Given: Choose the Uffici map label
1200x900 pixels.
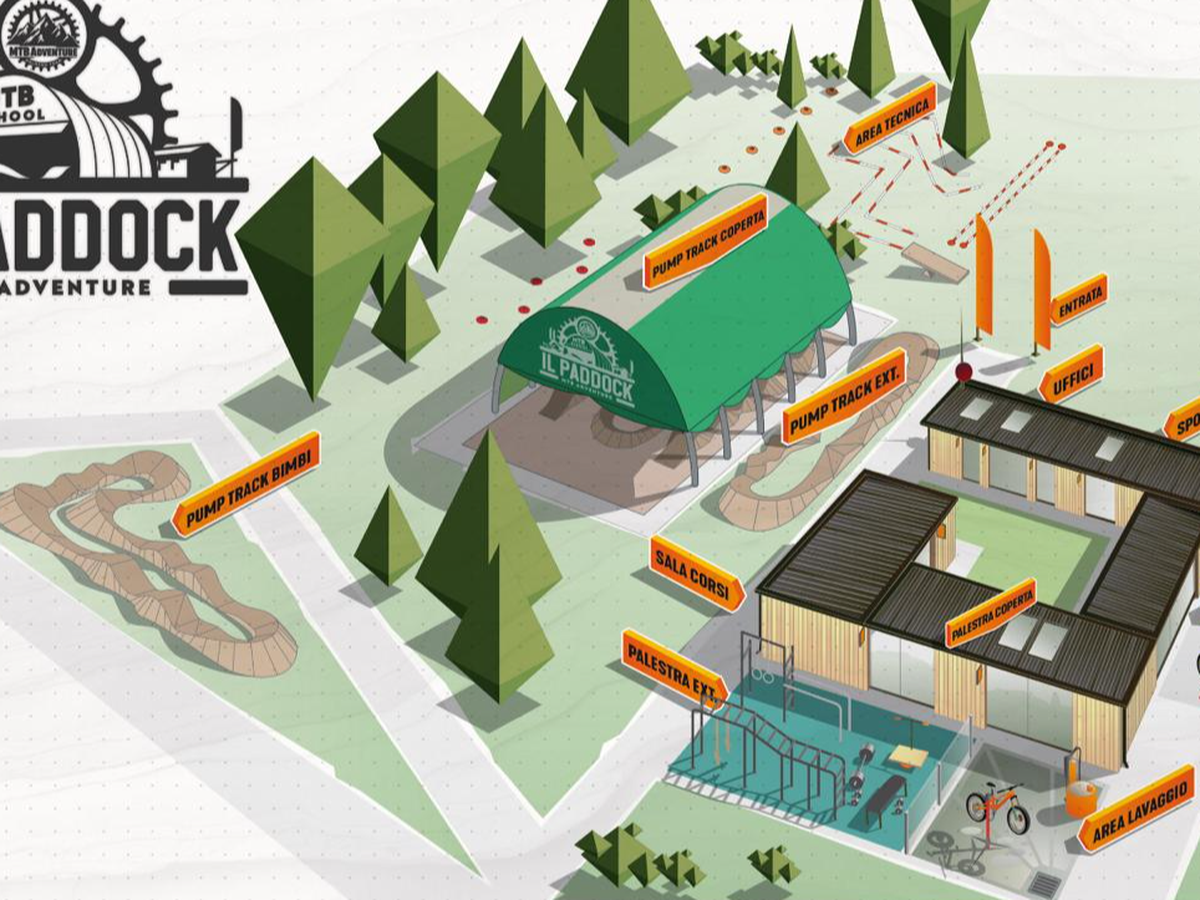Looking at the screenshot, I should pyautogui.click(x=1070, y=374).
